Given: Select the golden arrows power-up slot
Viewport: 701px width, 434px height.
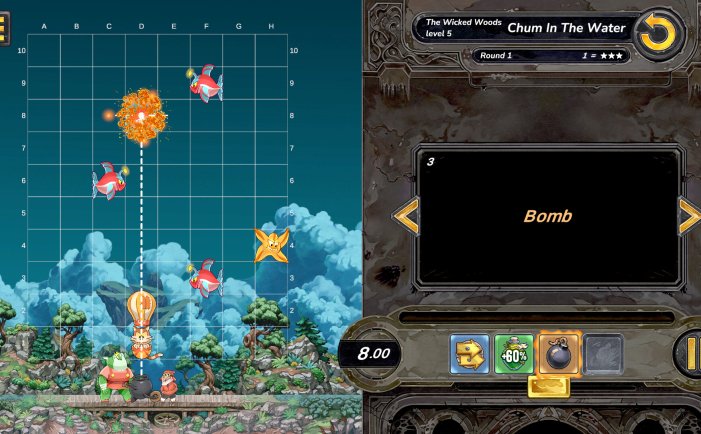Looking at the screenshot, I should (x=469, y=354).
